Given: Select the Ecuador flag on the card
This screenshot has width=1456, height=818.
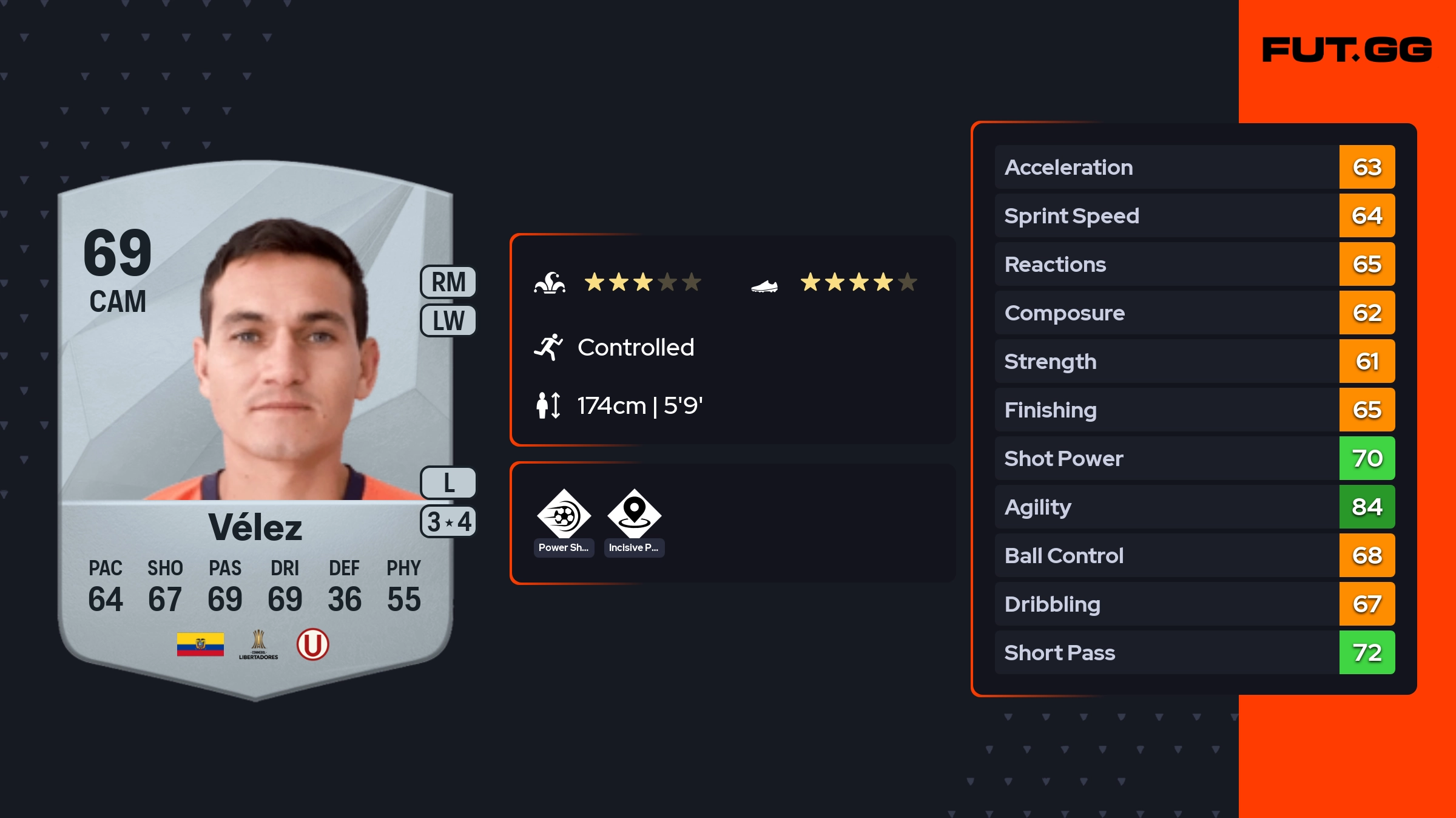Looking at the screenshot, I should (200, 644).
